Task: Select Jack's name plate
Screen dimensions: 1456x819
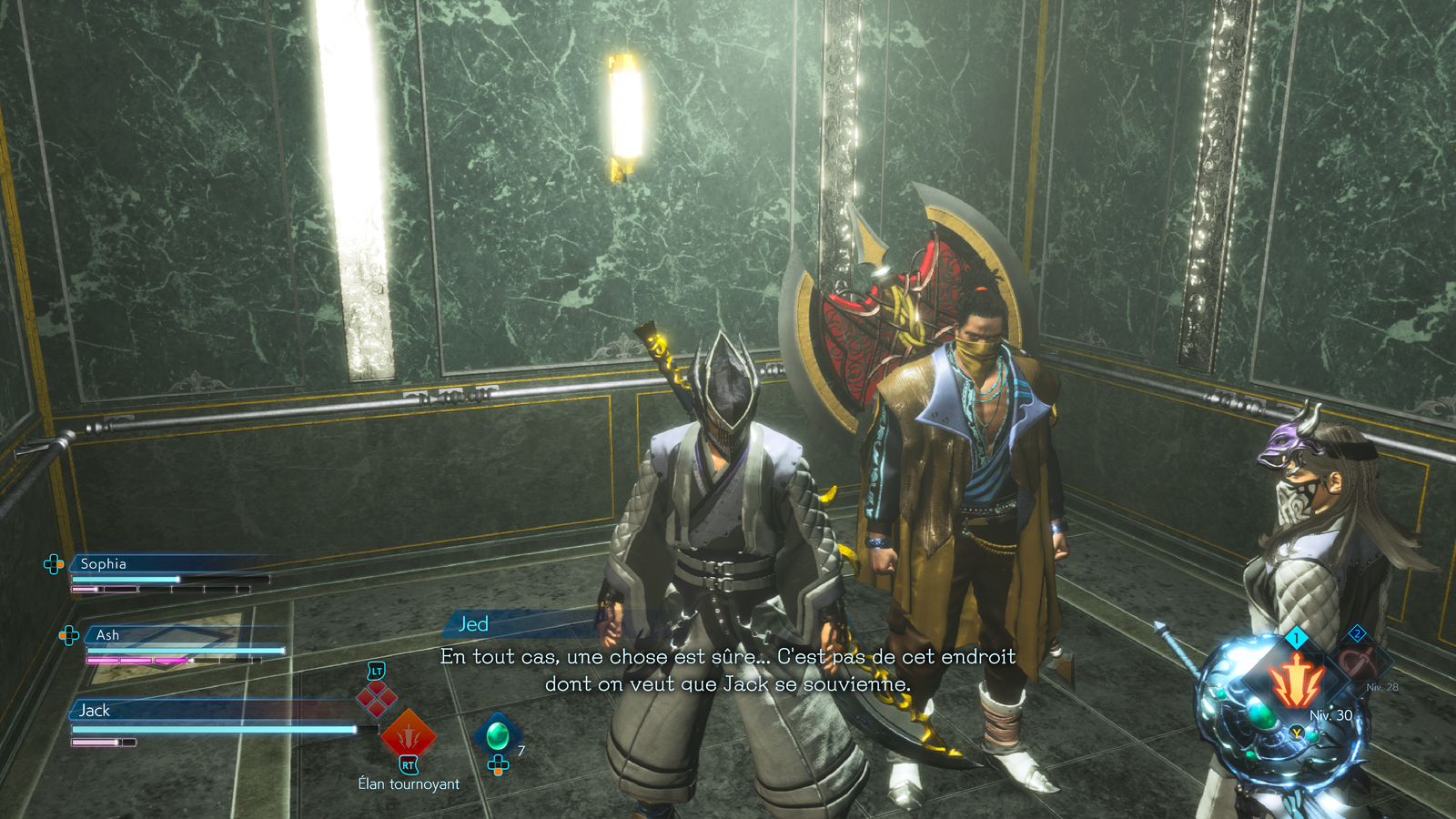Action: coord(94,711)
